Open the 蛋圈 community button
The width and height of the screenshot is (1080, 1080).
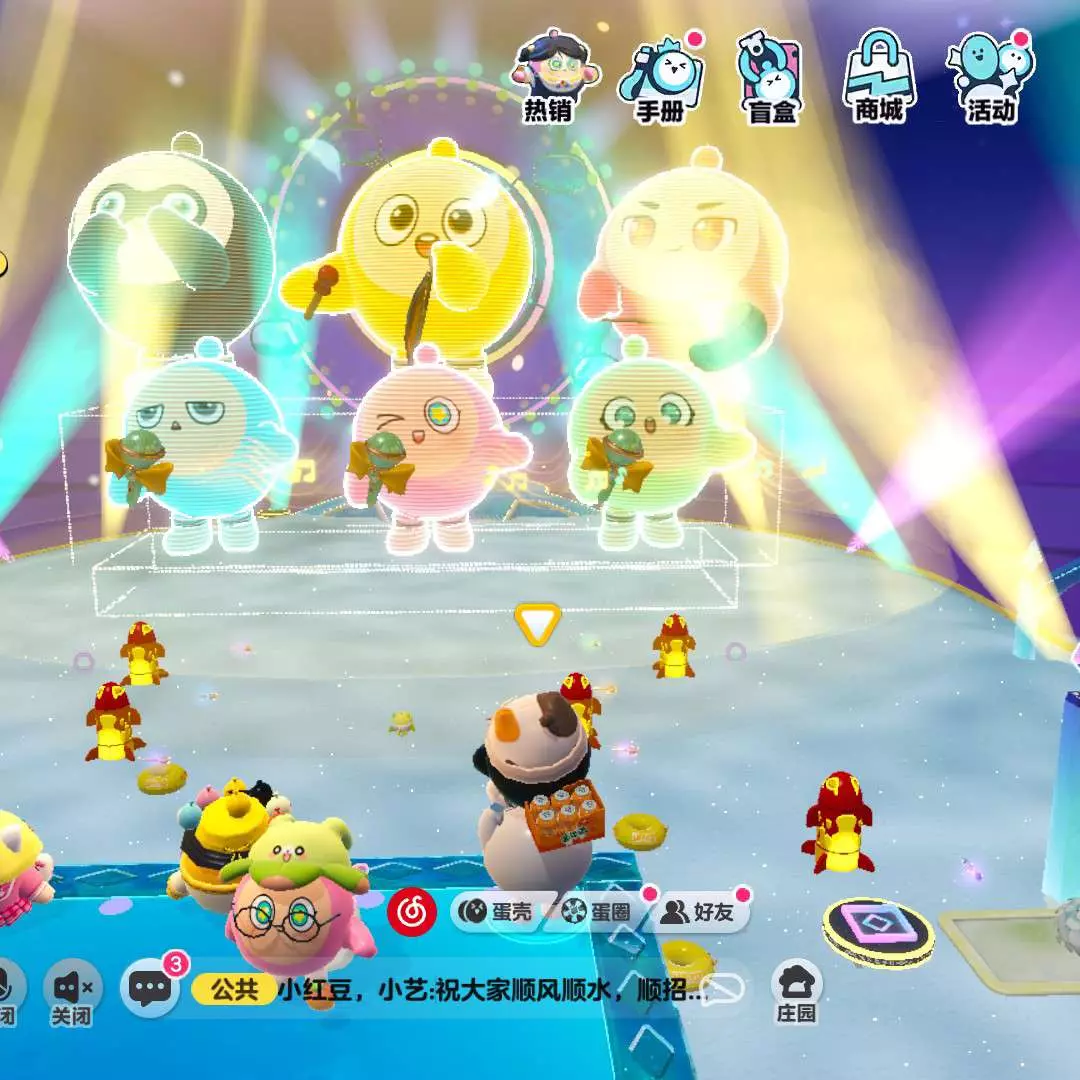click(599, 911)
